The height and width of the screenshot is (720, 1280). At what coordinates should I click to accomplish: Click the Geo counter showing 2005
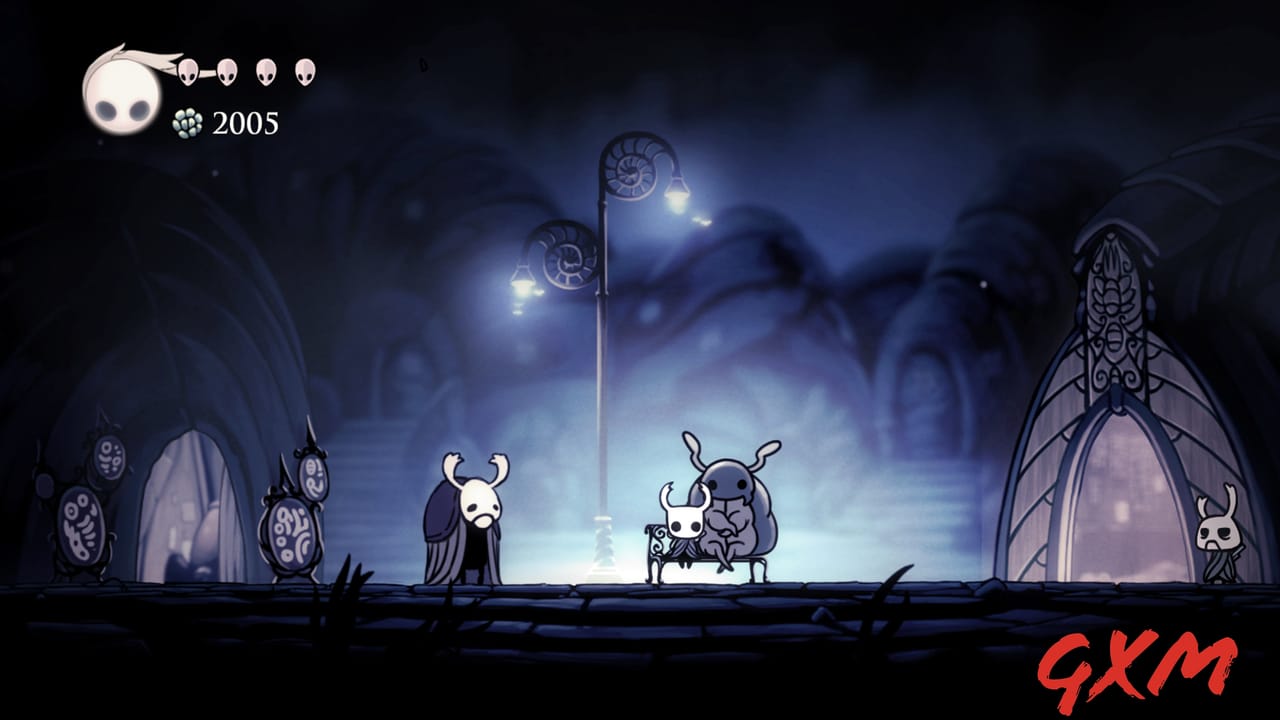(x=246, y=123)
